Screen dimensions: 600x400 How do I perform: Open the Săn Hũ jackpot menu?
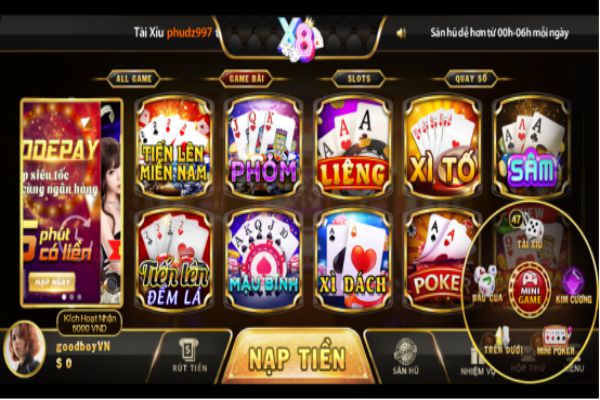coord(404,356)
